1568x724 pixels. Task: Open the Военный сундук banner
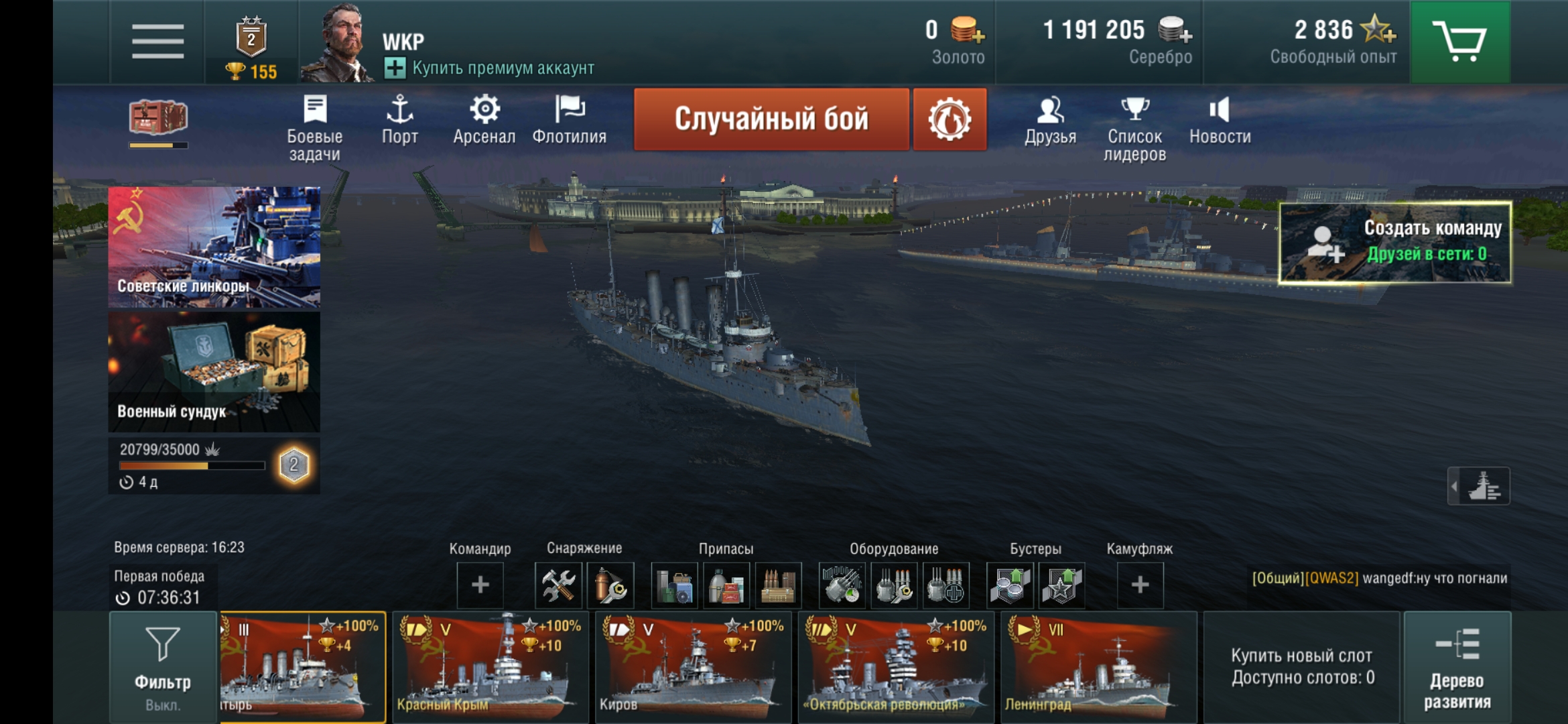pyautogui.click(x=214, y=371)
